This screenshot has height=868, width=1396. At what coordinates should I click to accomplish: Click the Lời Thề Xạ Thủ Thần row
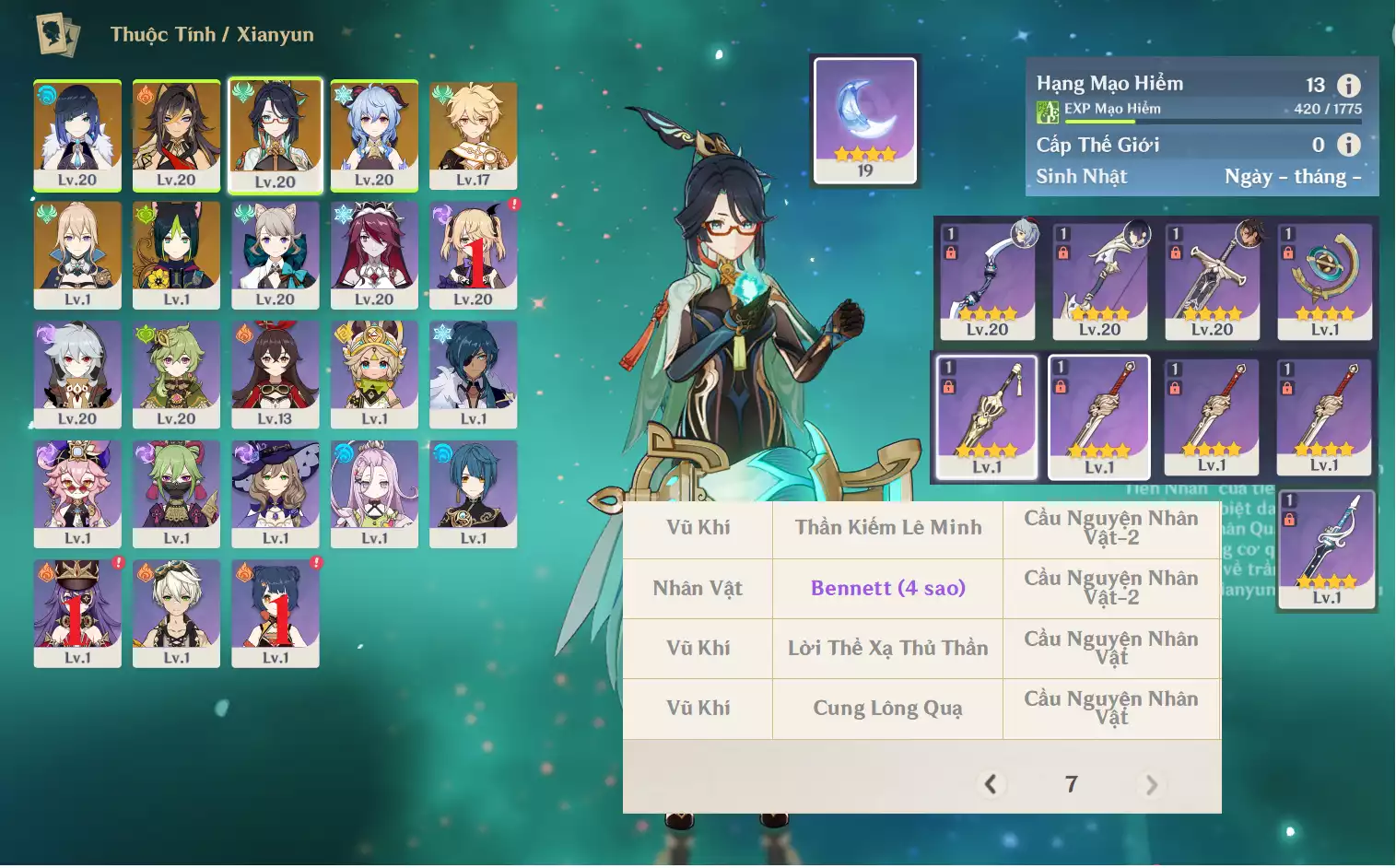(x=887, y=649)
